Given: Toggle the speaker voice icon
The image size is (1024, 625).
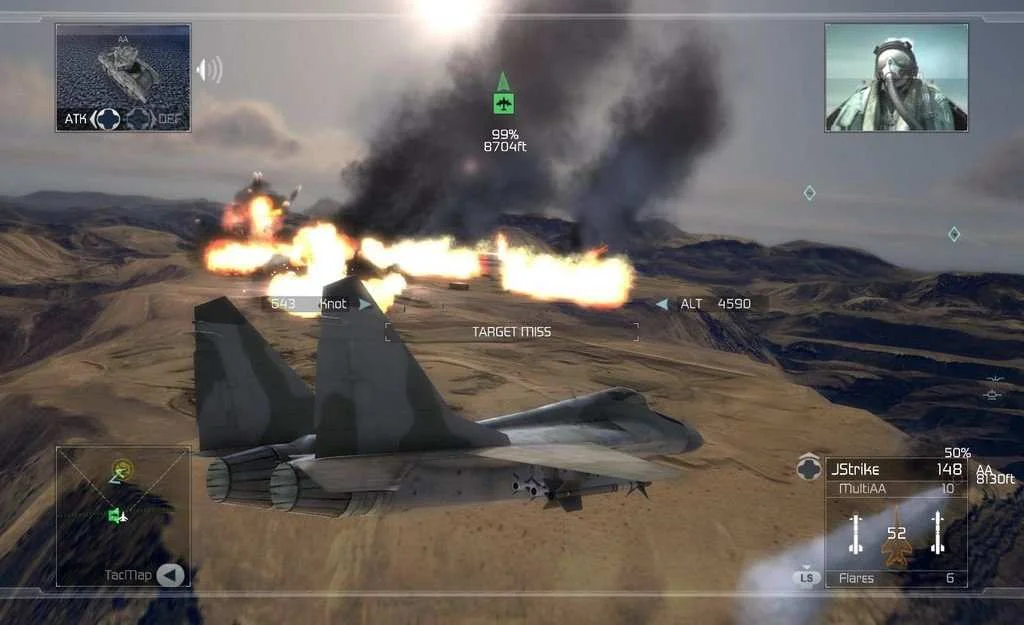Looking at the screenshot, I should pos(208,70).
